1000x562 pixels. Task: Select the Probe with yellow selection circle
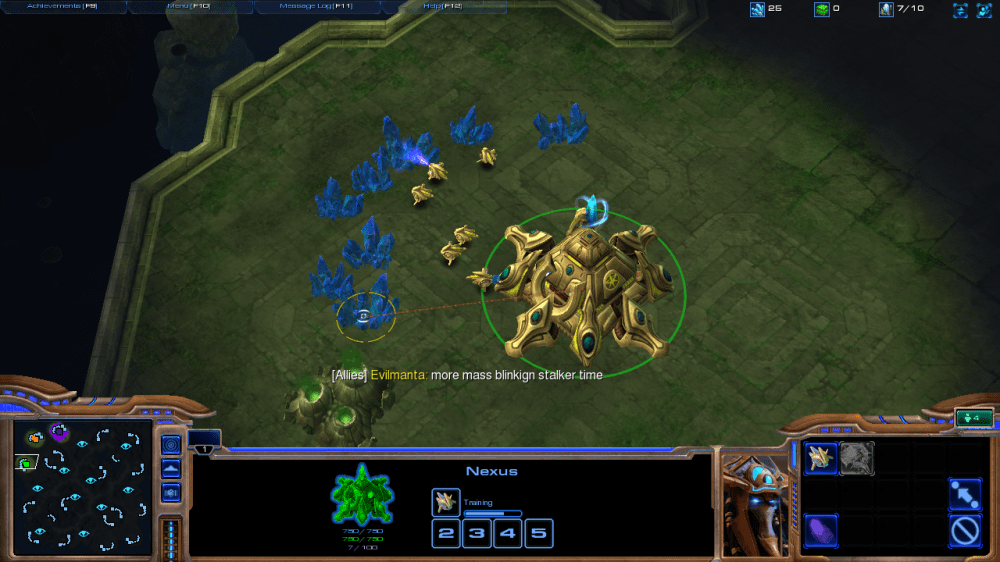coord(365,316)
